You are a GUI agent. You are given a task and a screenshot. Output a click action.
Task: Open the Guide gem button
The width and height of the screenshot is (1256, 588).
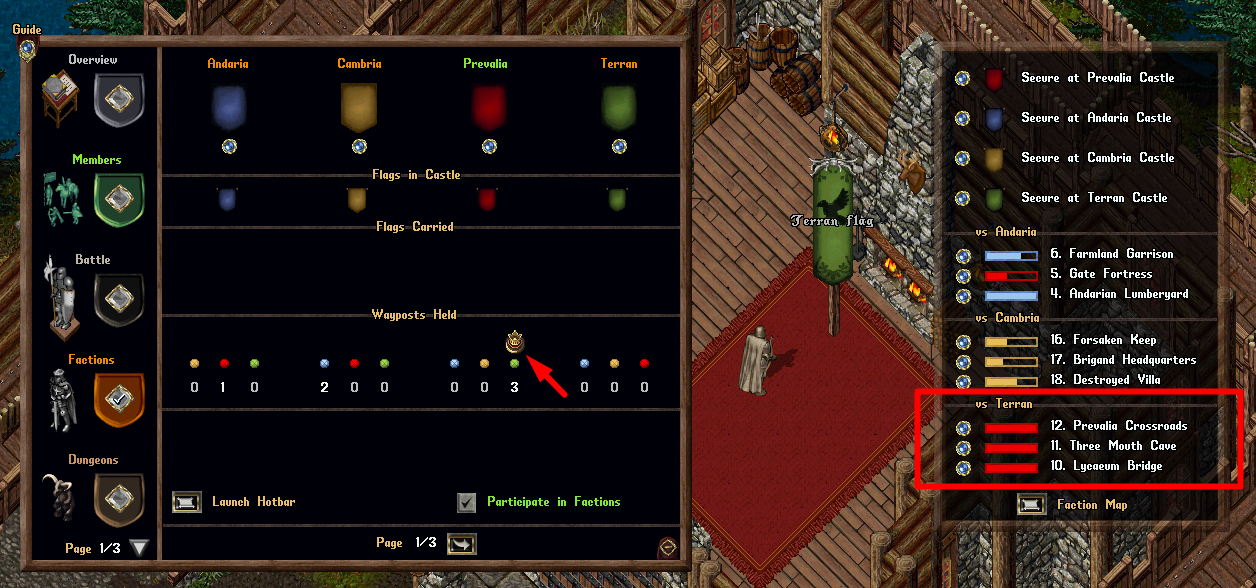click(27, 47)
